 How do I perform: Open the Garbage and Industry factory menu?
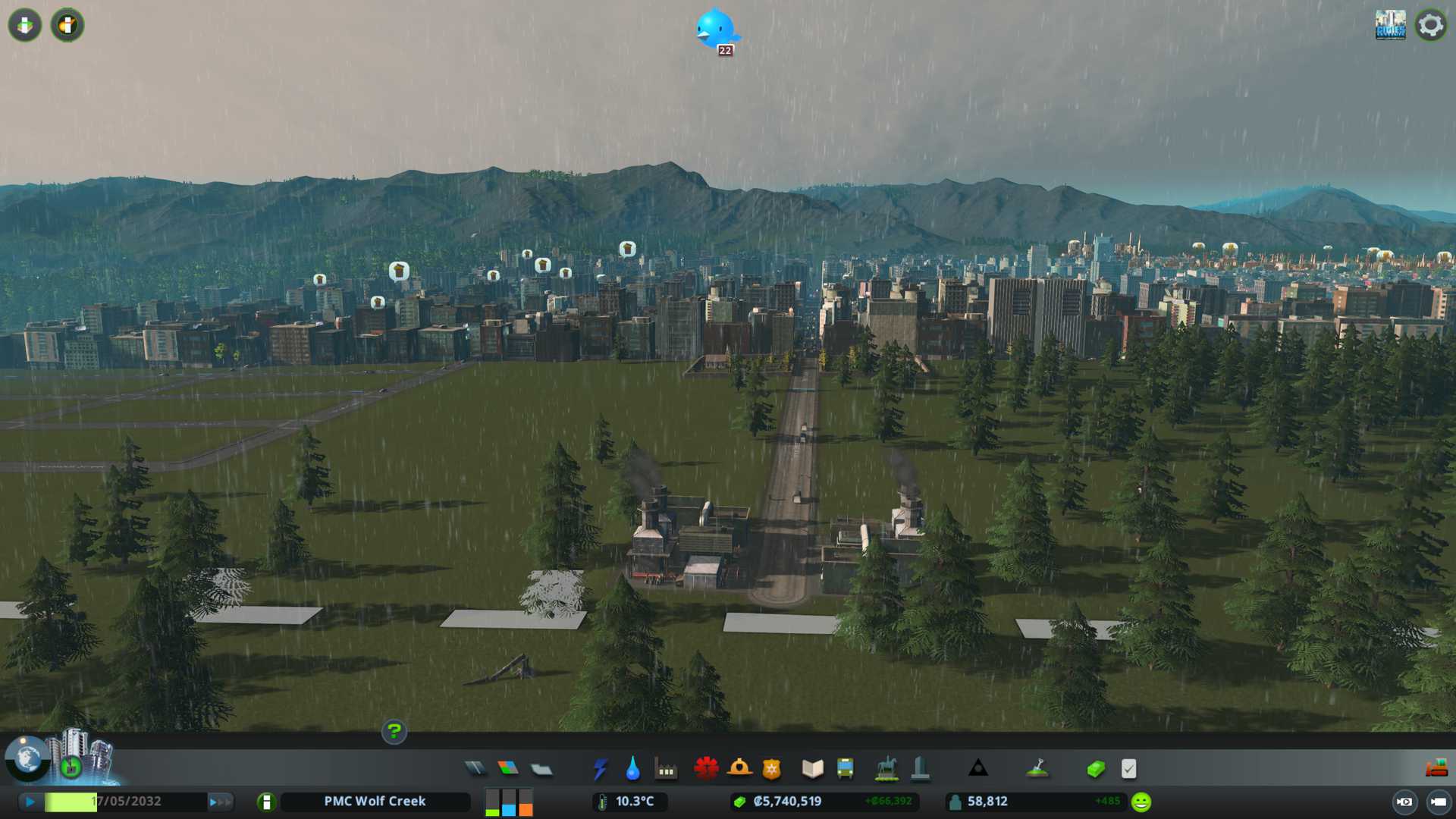pyautogui.click(x=666, y=770)
